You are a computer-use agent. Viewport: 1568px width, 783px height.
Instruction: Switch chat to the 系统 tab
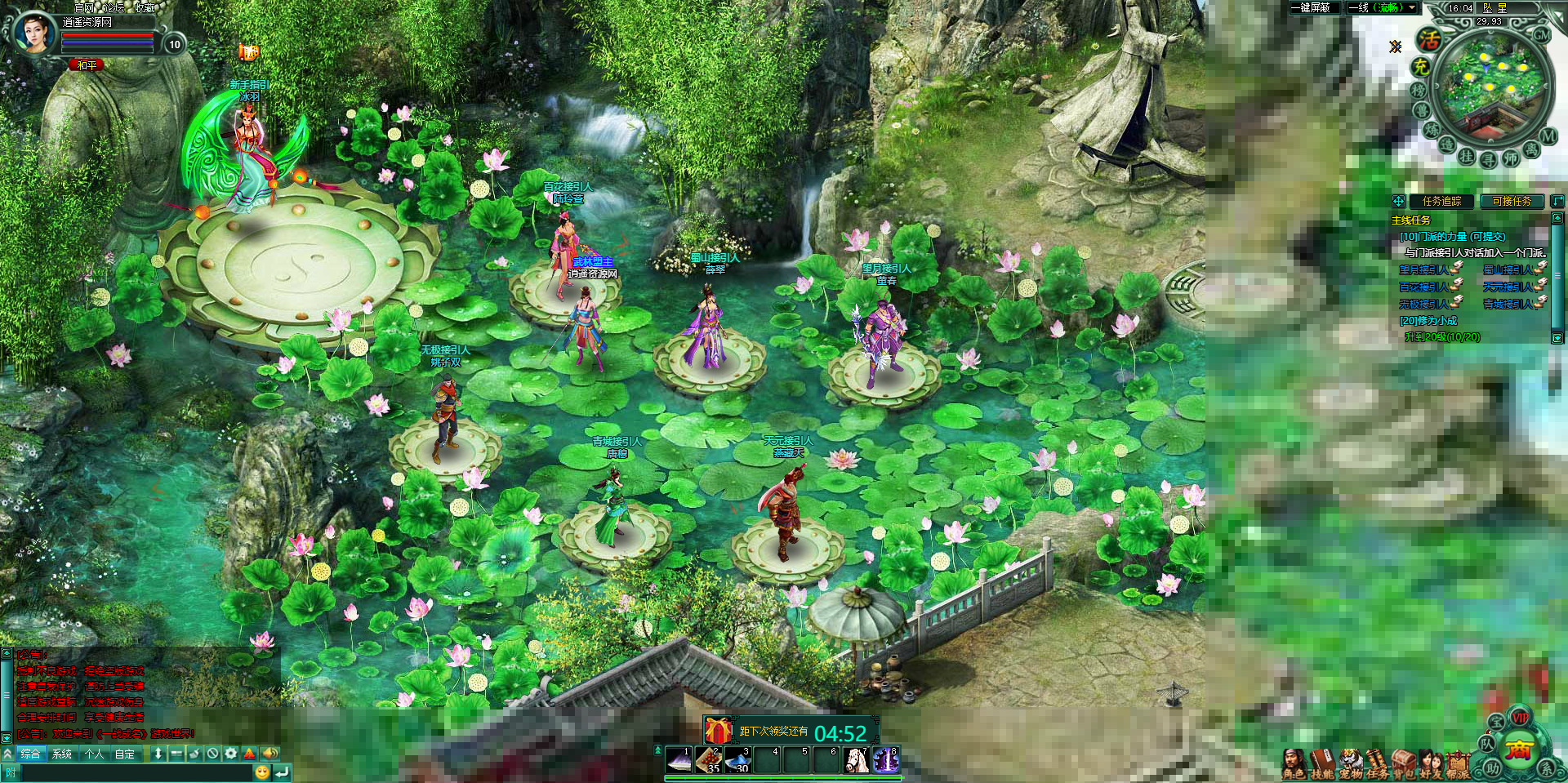(62, 754)
